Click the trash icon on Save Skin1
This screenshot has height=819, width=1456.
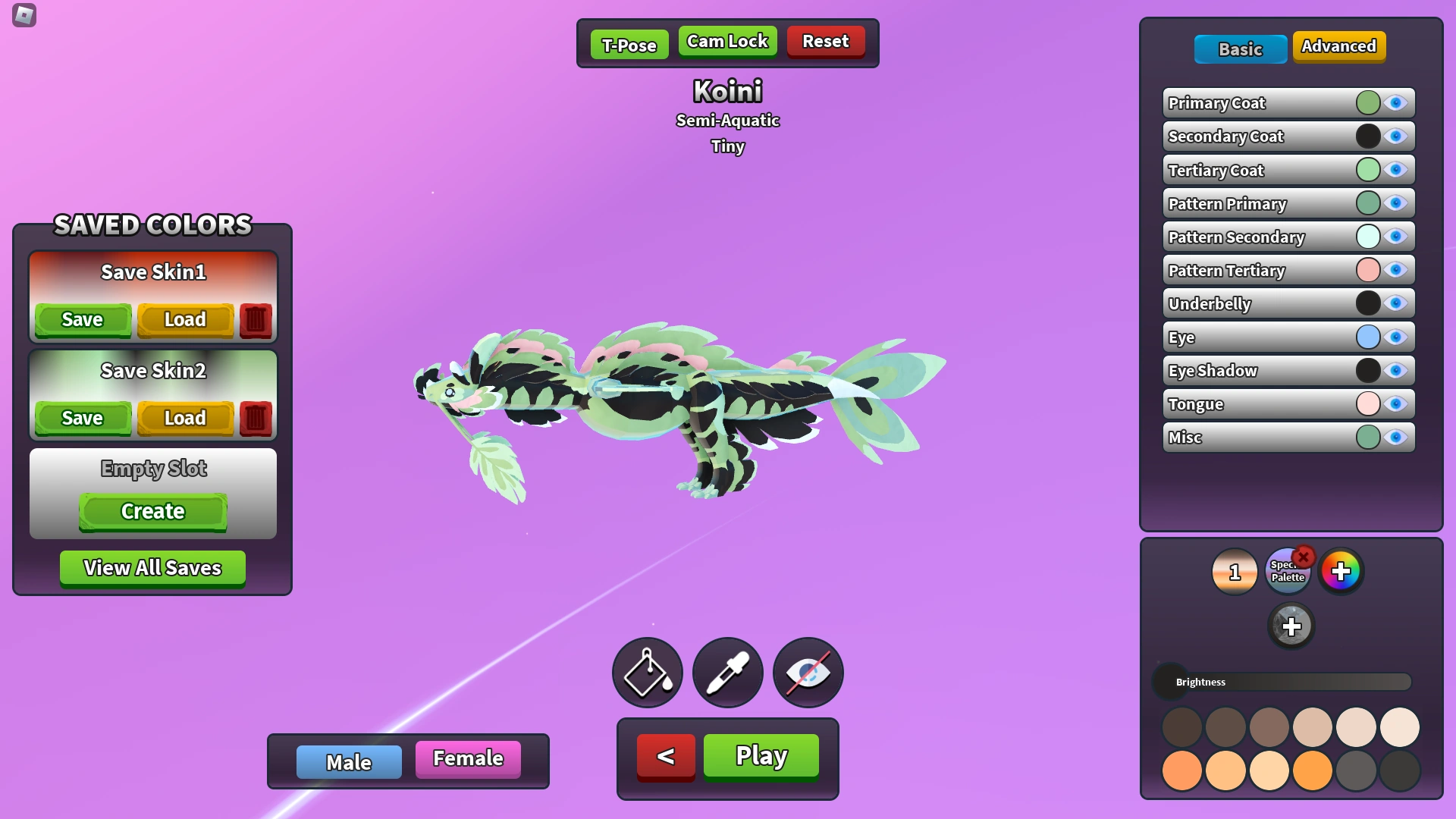click(x=256, y=319)
